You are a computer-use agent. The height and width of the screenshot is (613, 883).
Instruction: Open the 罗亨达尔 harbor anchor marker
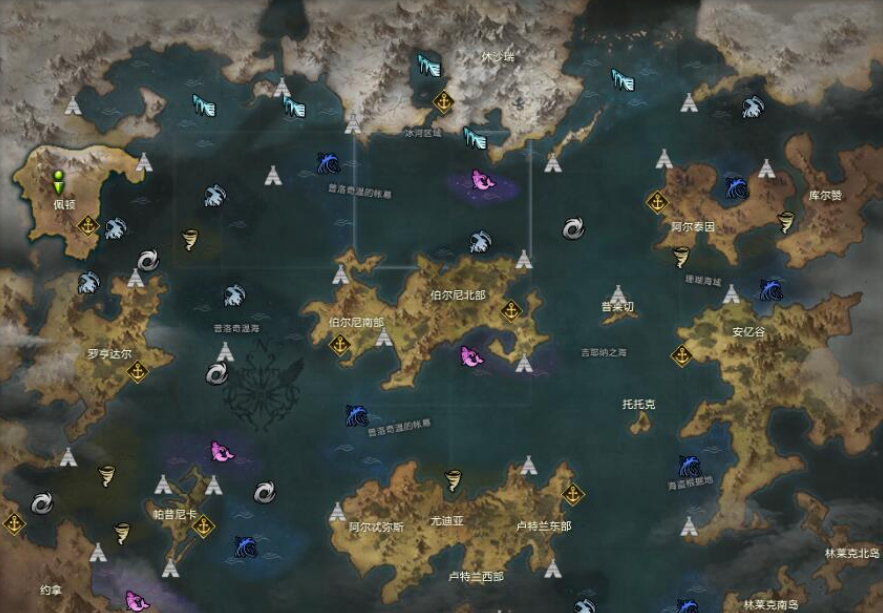(x=137, y=371)
